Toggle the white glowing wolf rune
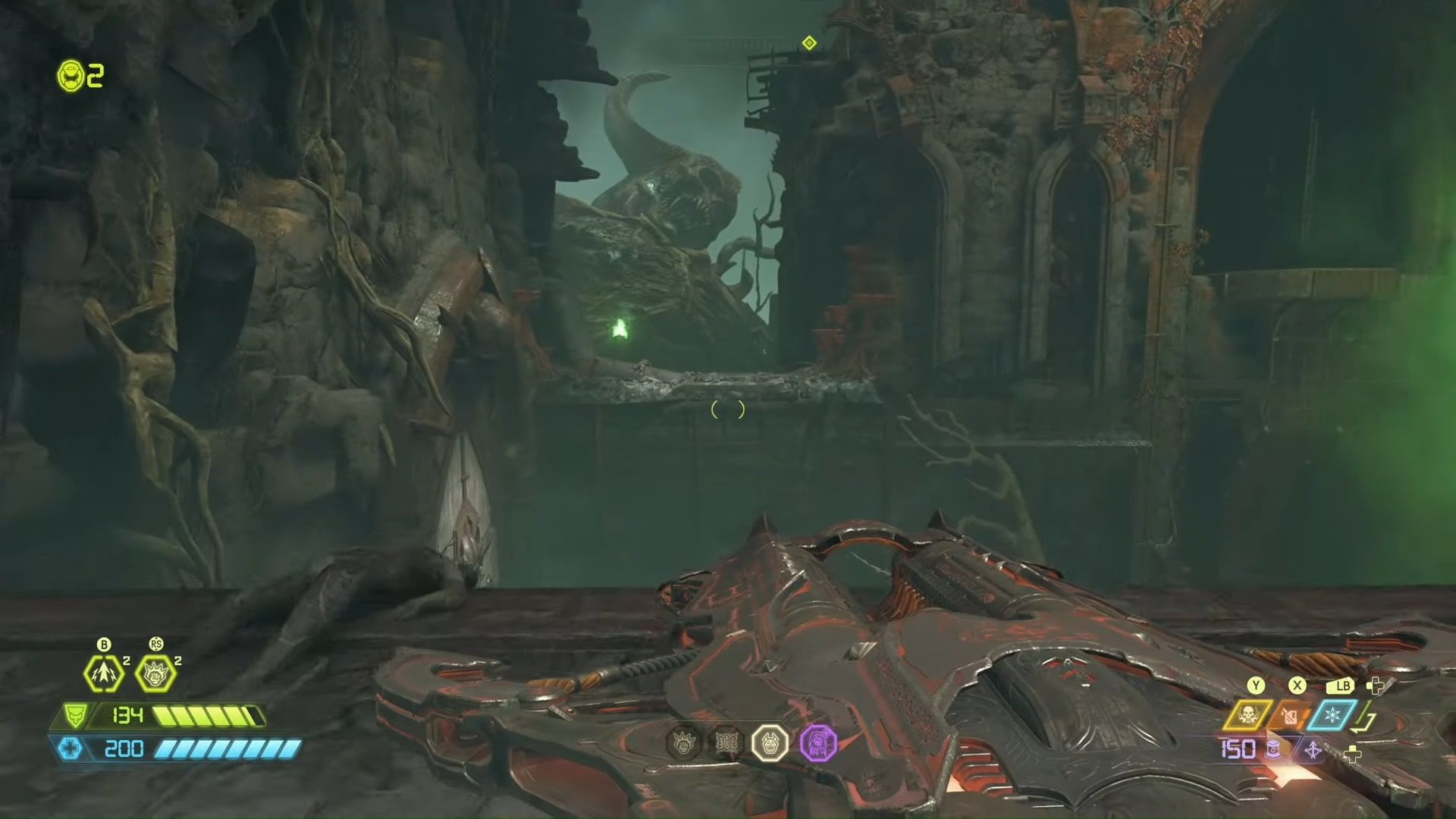 tap(770, 744)
